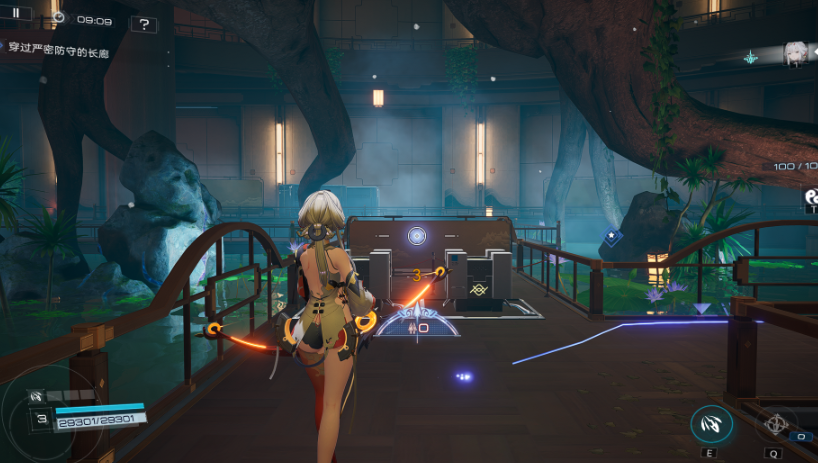Select the teammate portrait with white hair
This screenshot has width=818, height=463.
[796, 54]
